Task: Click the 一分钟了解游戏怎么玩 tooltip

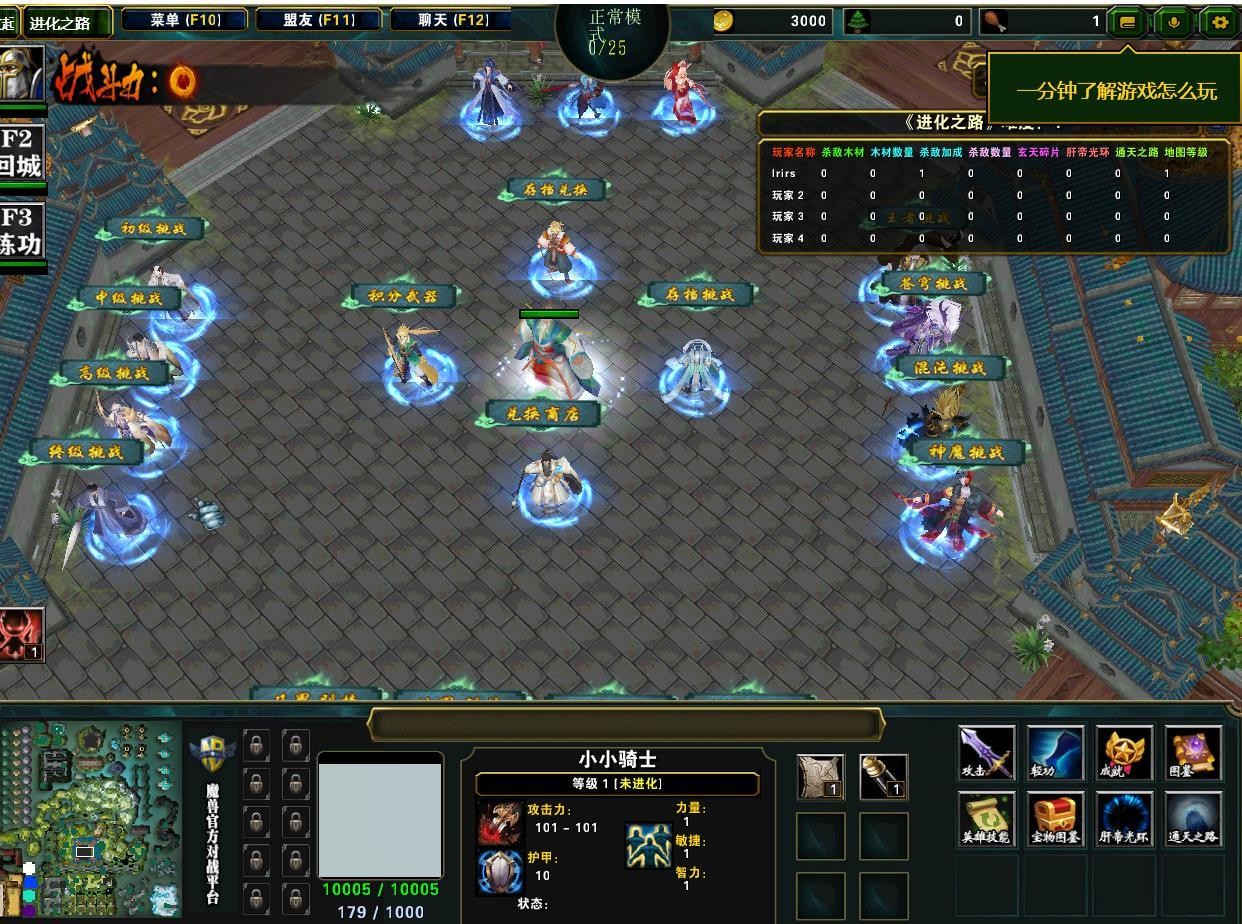Action: 1116,91
